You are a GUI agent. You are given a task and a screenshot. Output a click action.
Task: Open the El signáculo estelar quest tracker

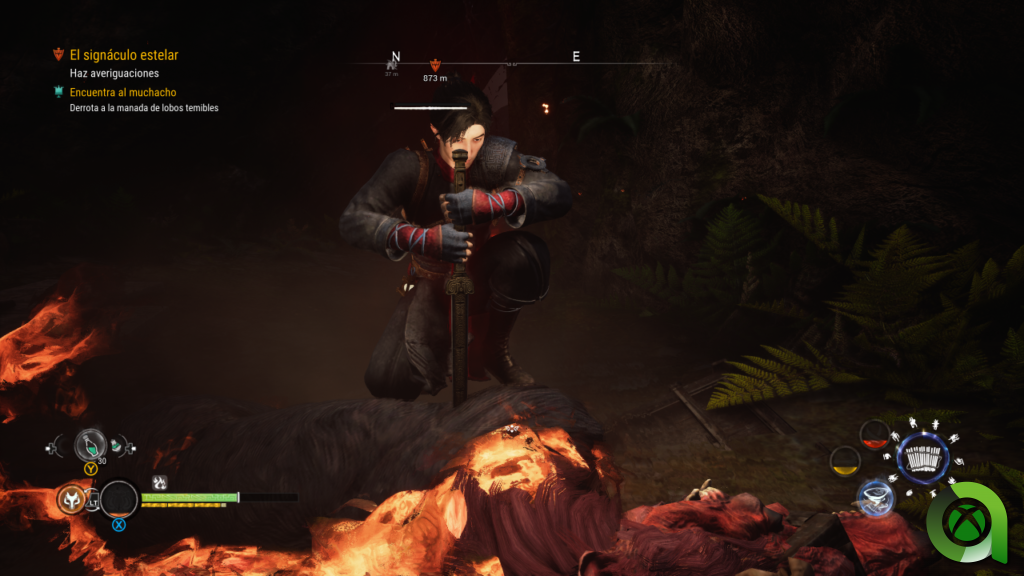(x=123, y=56)
